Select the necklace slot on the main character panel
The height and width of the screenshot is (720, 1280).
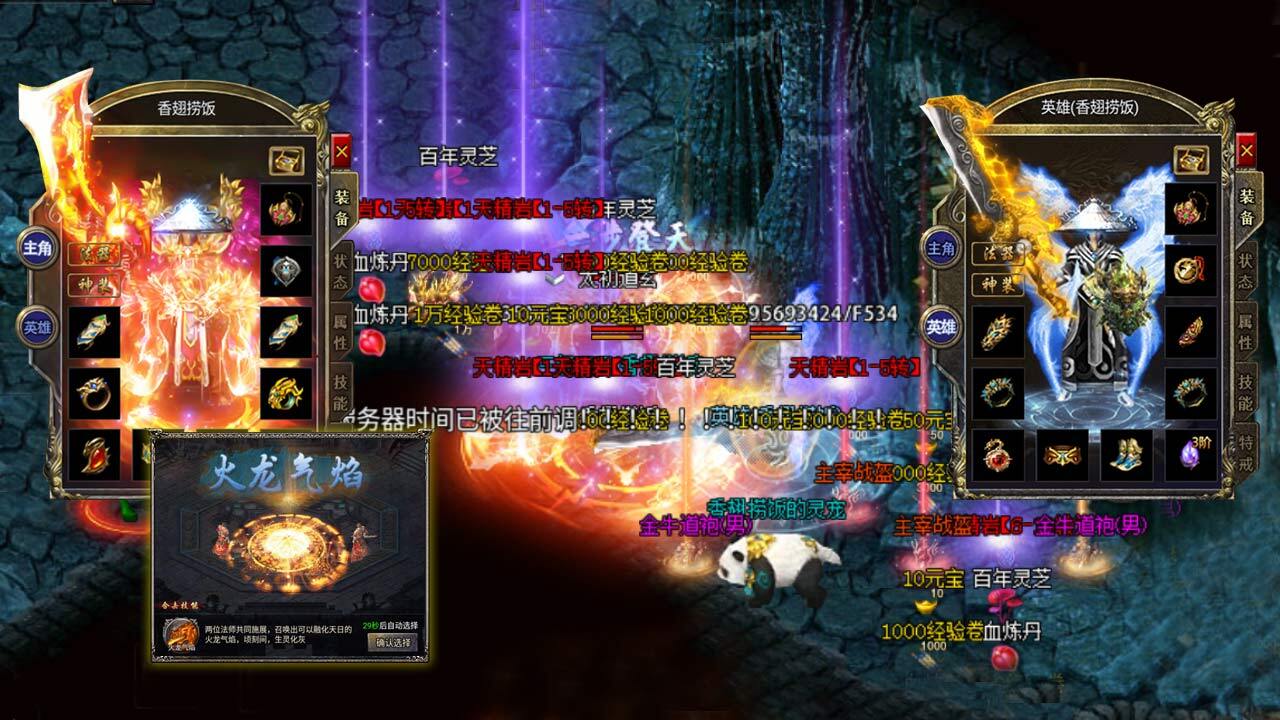286,209
